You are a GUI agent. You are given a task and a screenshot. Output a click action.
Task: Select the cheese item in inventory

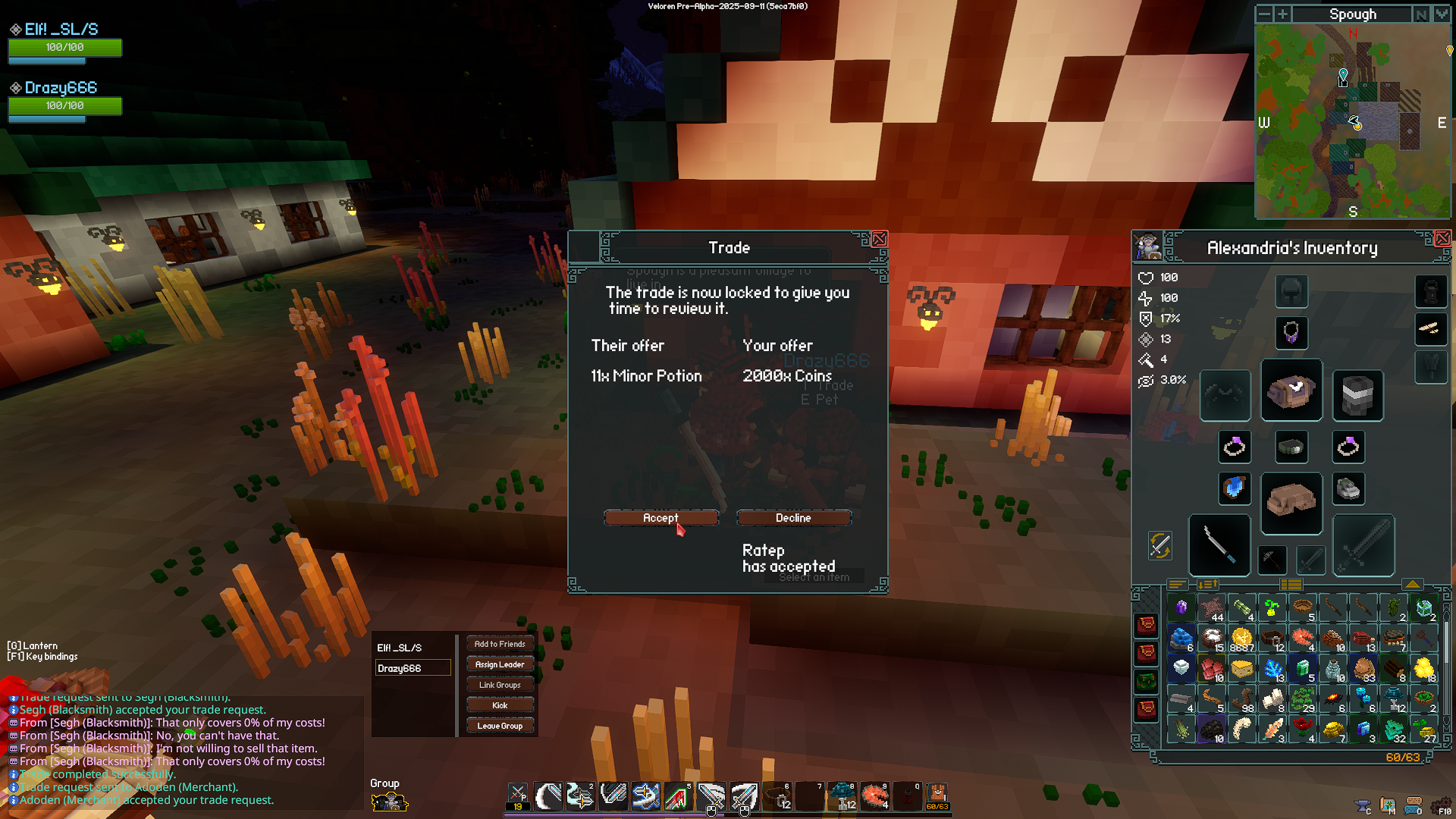coord(1241,668)
